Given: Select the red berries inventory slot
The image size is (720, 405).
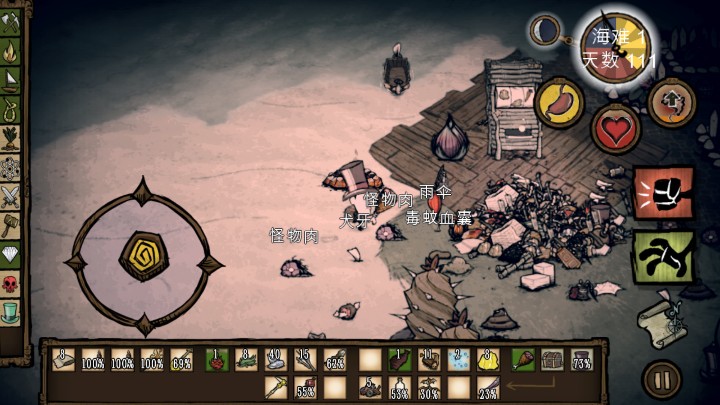Looking at the screenshot, I should (x=216, y=359).
